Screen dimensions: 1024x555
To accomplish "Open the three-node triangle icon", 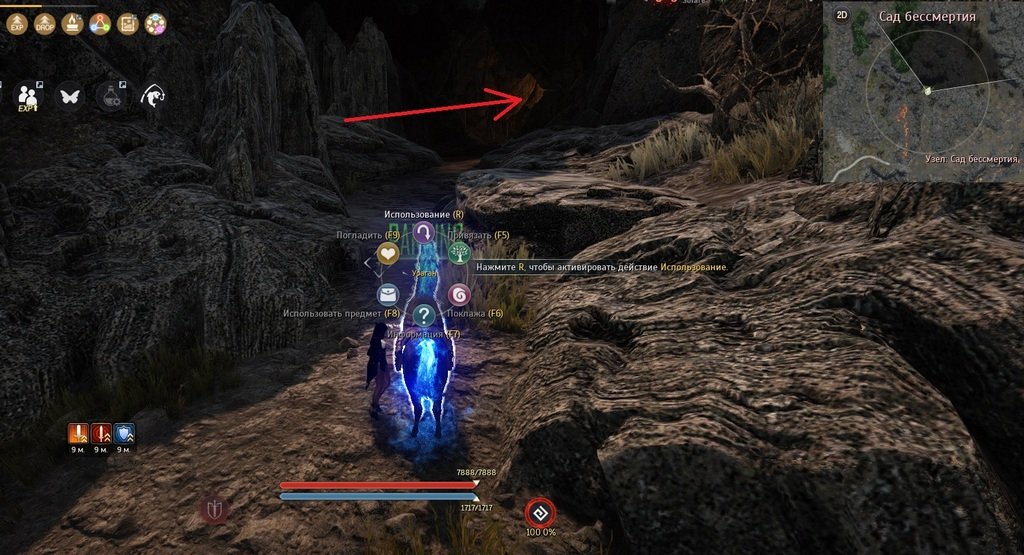I will coord(99,24).
